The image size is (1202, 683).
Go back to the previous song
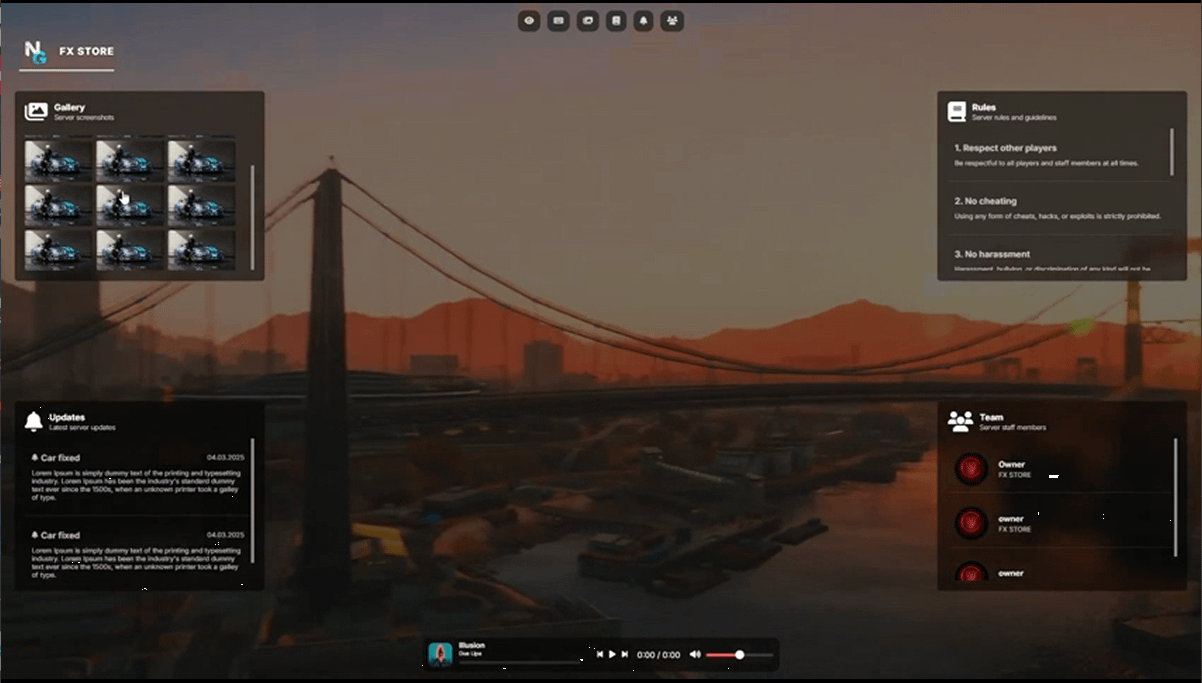pos(599,655)
